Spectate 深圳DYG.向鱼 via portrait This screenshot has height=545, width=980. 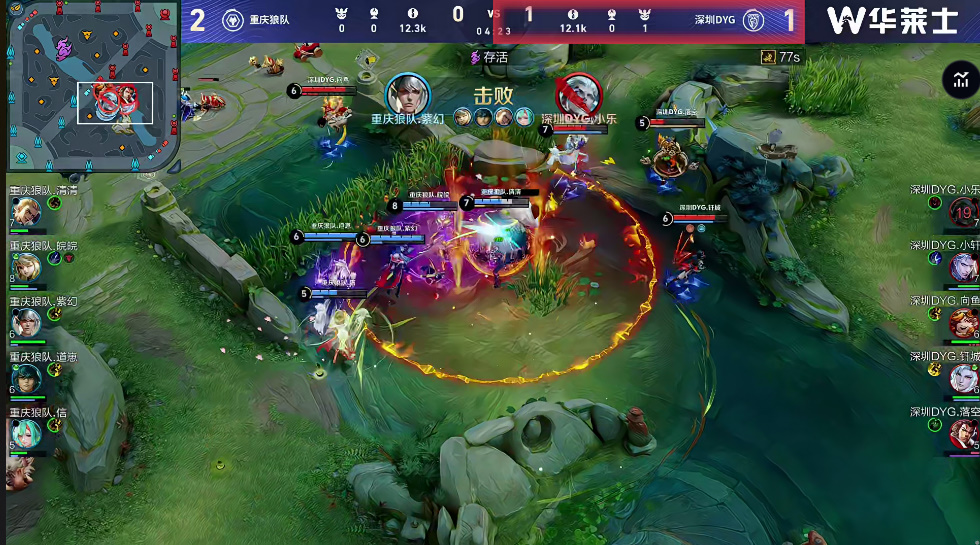963,322
